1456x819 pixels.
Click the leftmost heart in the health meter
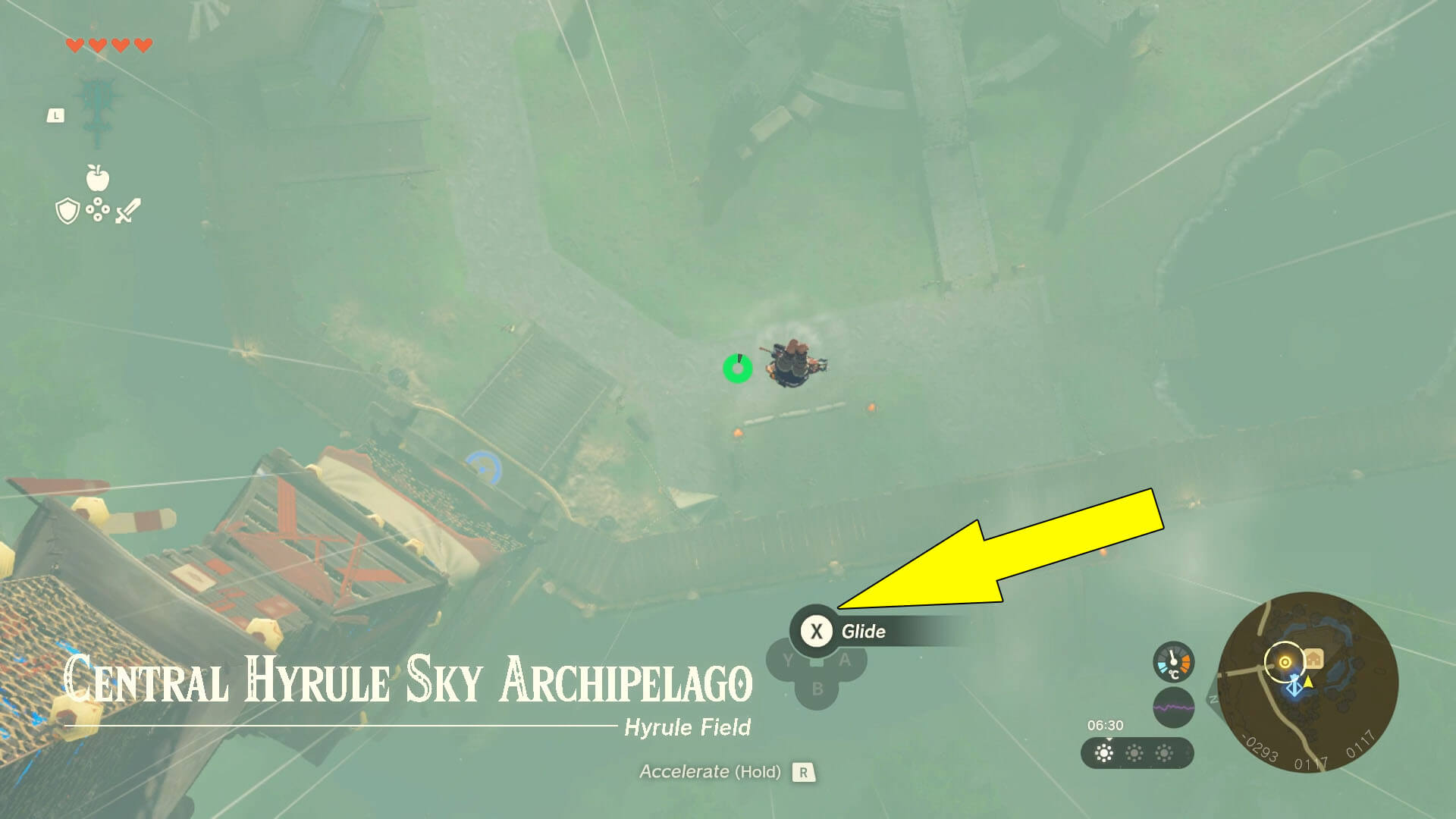pyautogui.click(x=75, y=45)
